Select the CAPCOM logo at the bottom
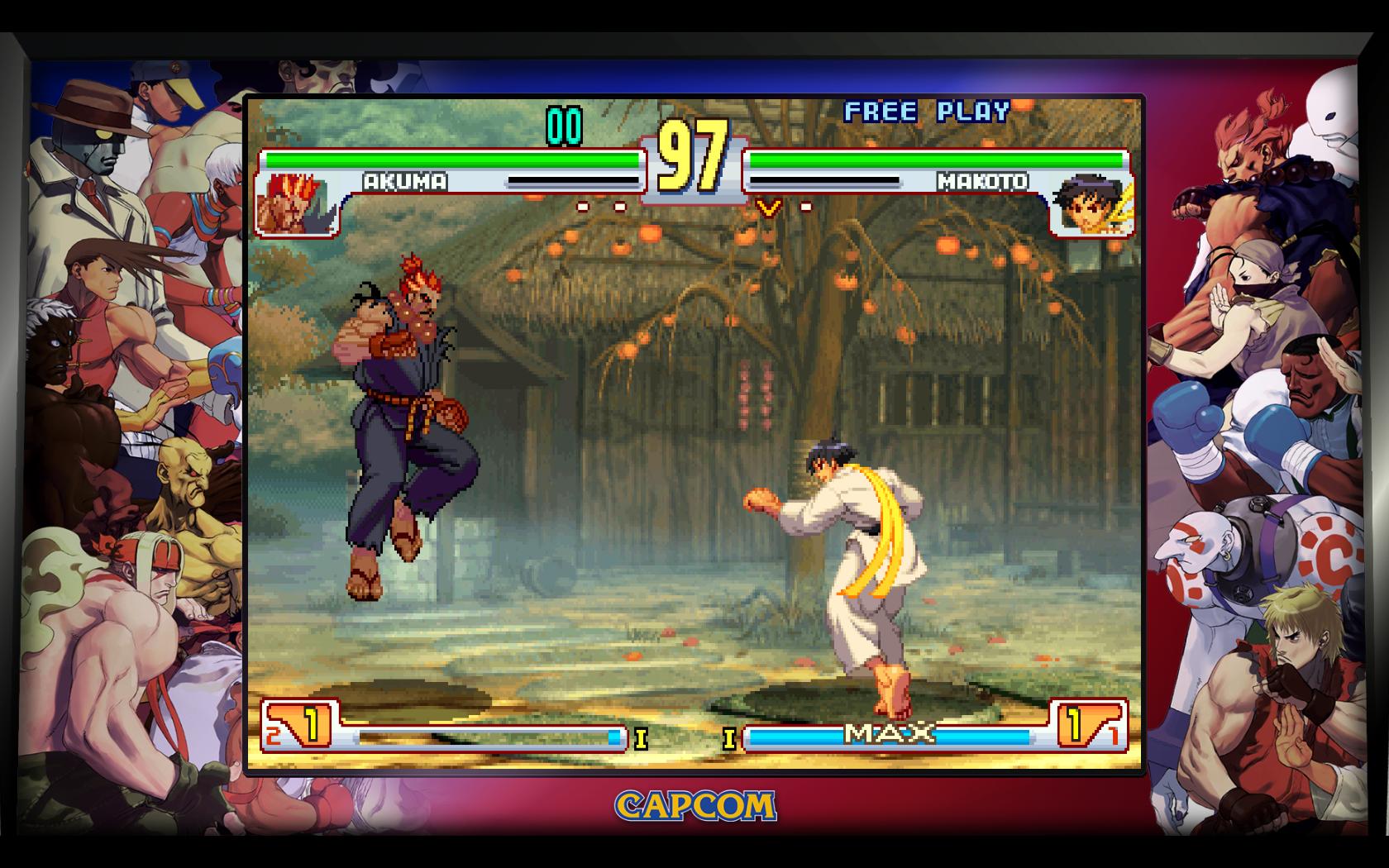This screenshot has height=868, width=1389. click(x=694, y=804)
